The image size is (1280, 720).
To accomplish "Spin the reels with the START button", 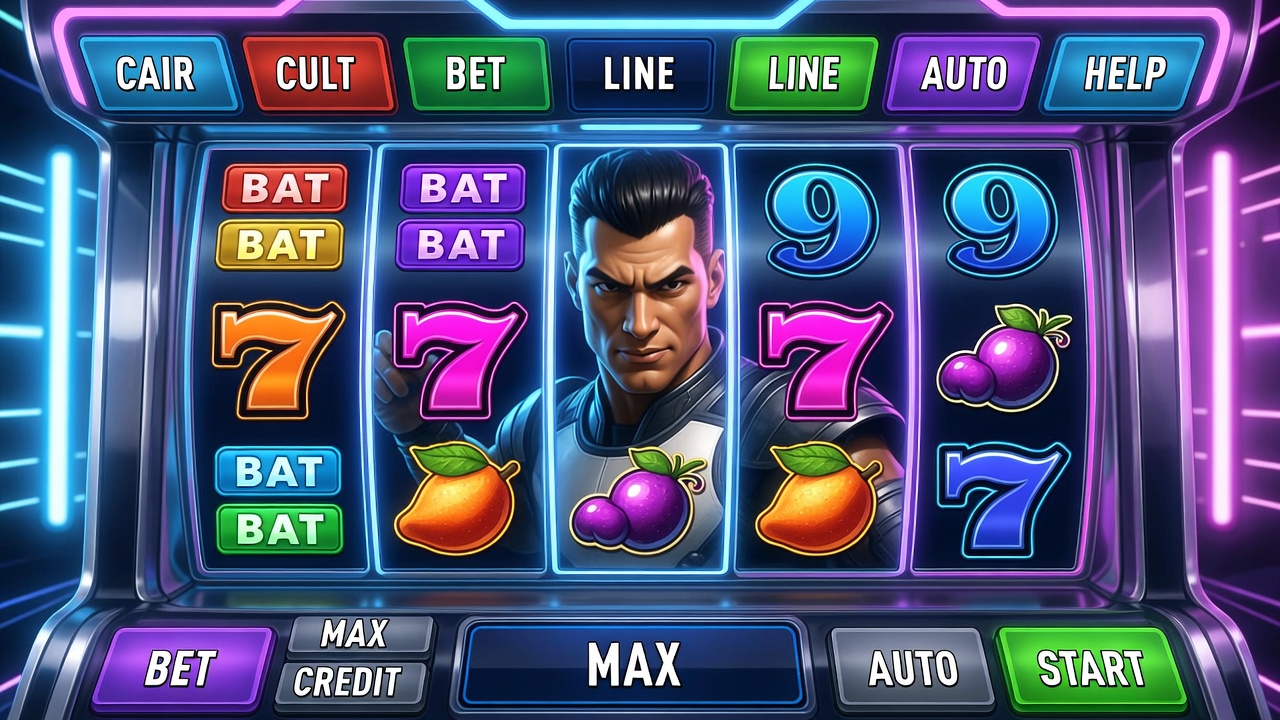I will click(x=1090, y=667).
